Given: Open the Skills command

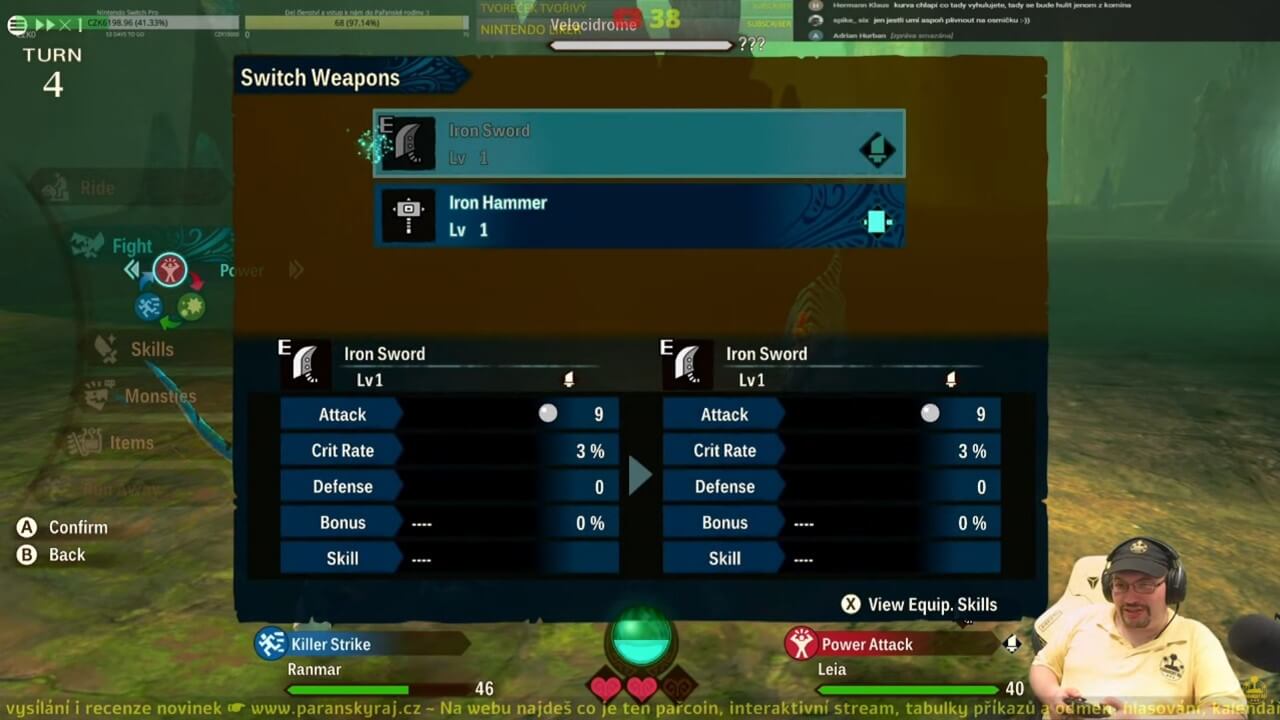Looking at the screenshot, I should (x=151, y=349).
